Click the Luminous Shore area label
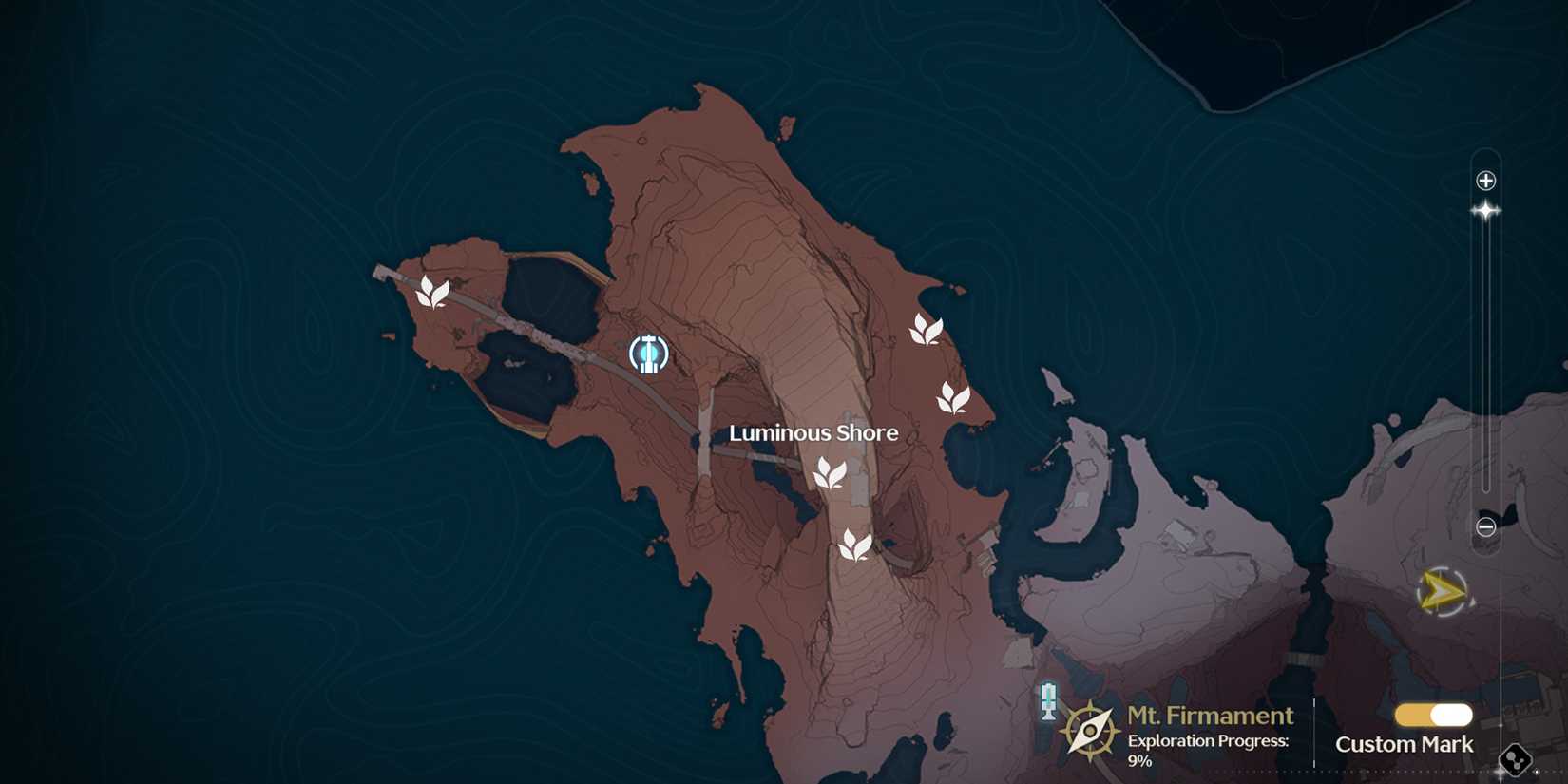Viewport: 1568px width, 784px height. [x=813, y=432]
